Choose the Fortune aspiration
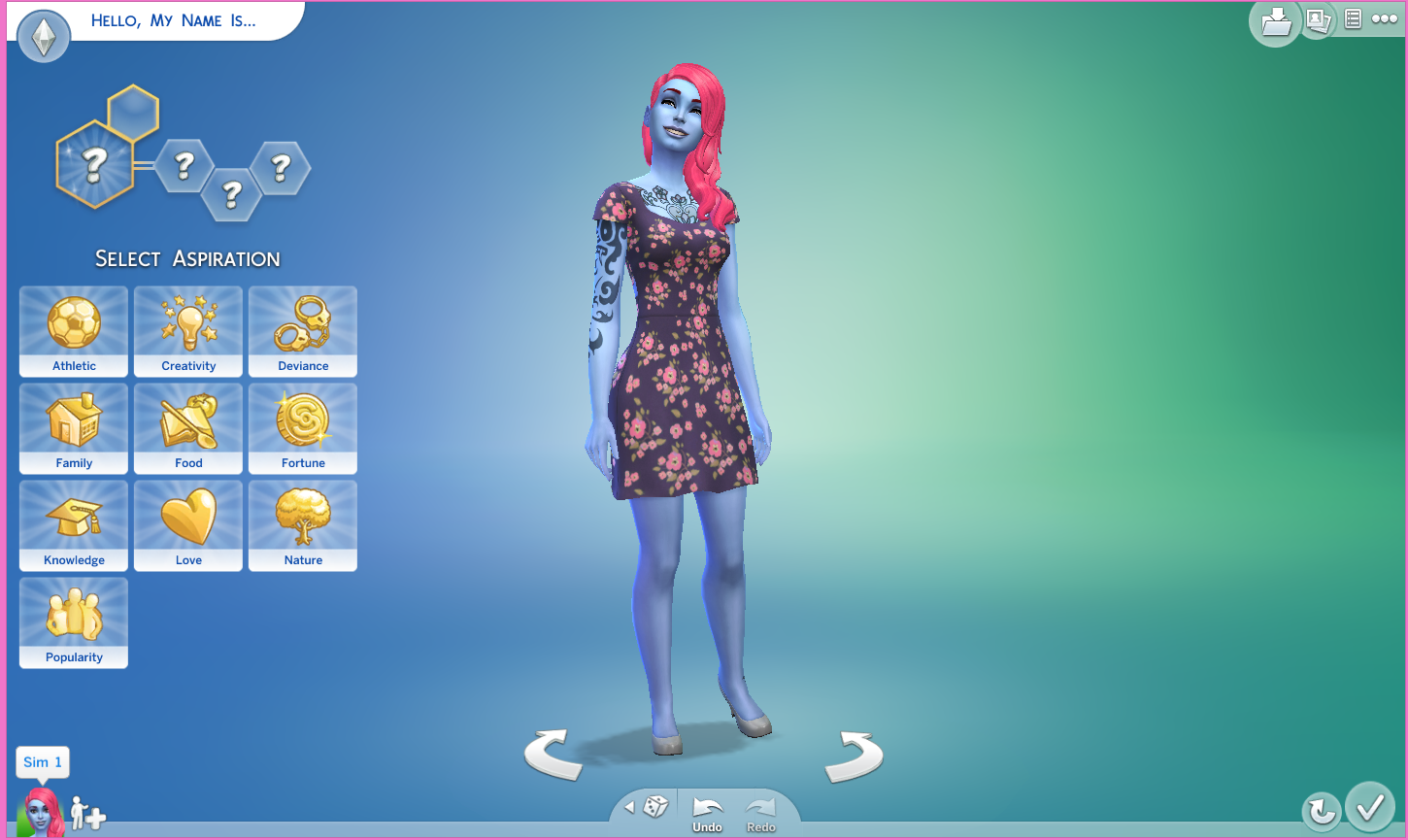 [x=302, y=429]
